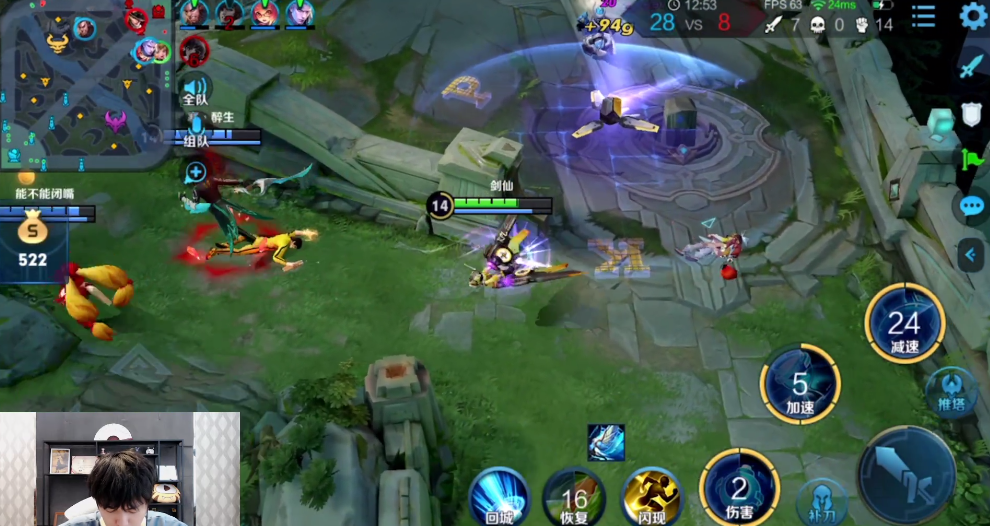Screen dimensions: 990x526
Task: Open the scoreboard list icon
Action: coord(923,16)
